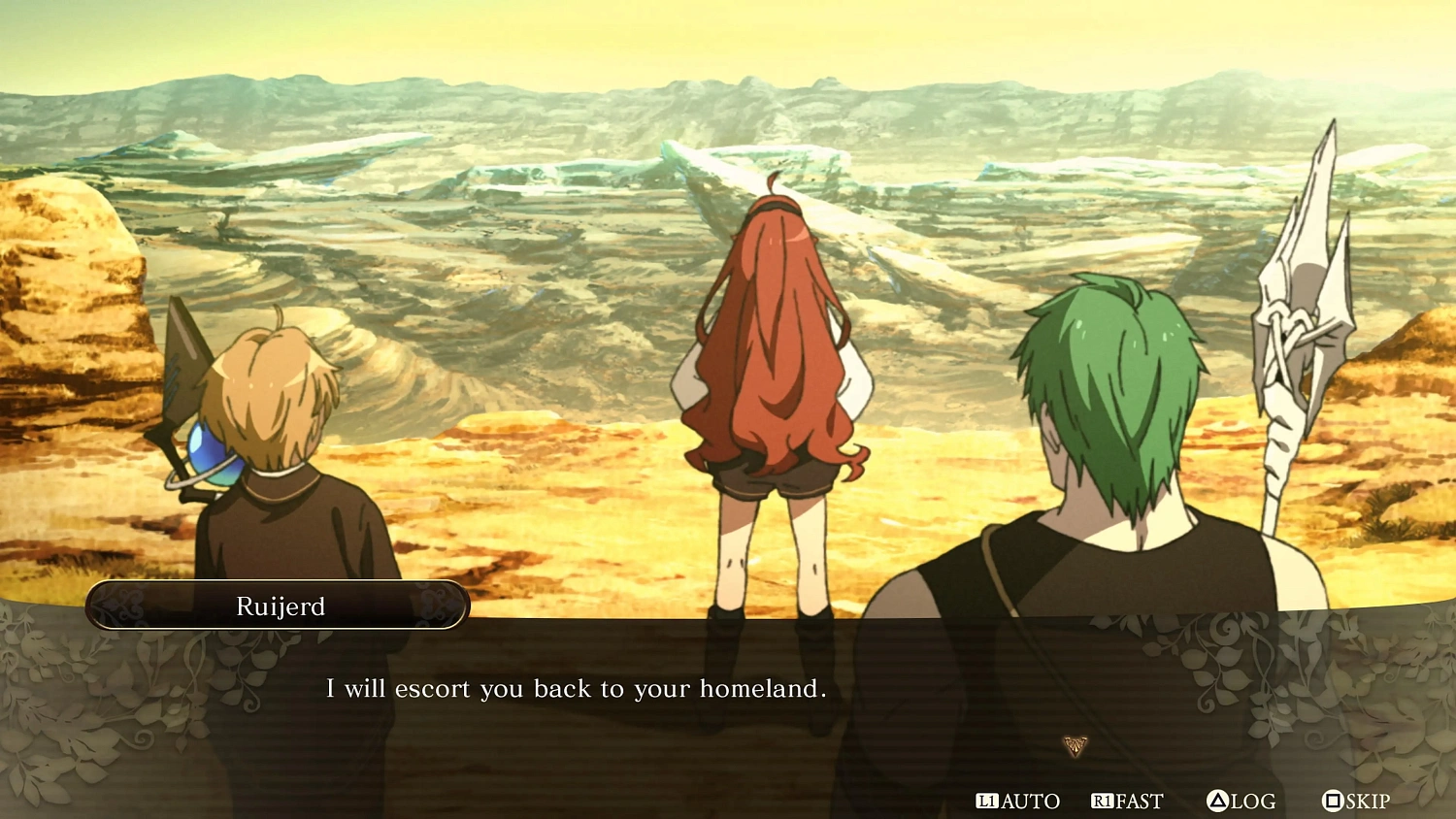Click the Ruijerd name plate
Viewport: 1456px width, 819px height.
click(x=278, y=606)
